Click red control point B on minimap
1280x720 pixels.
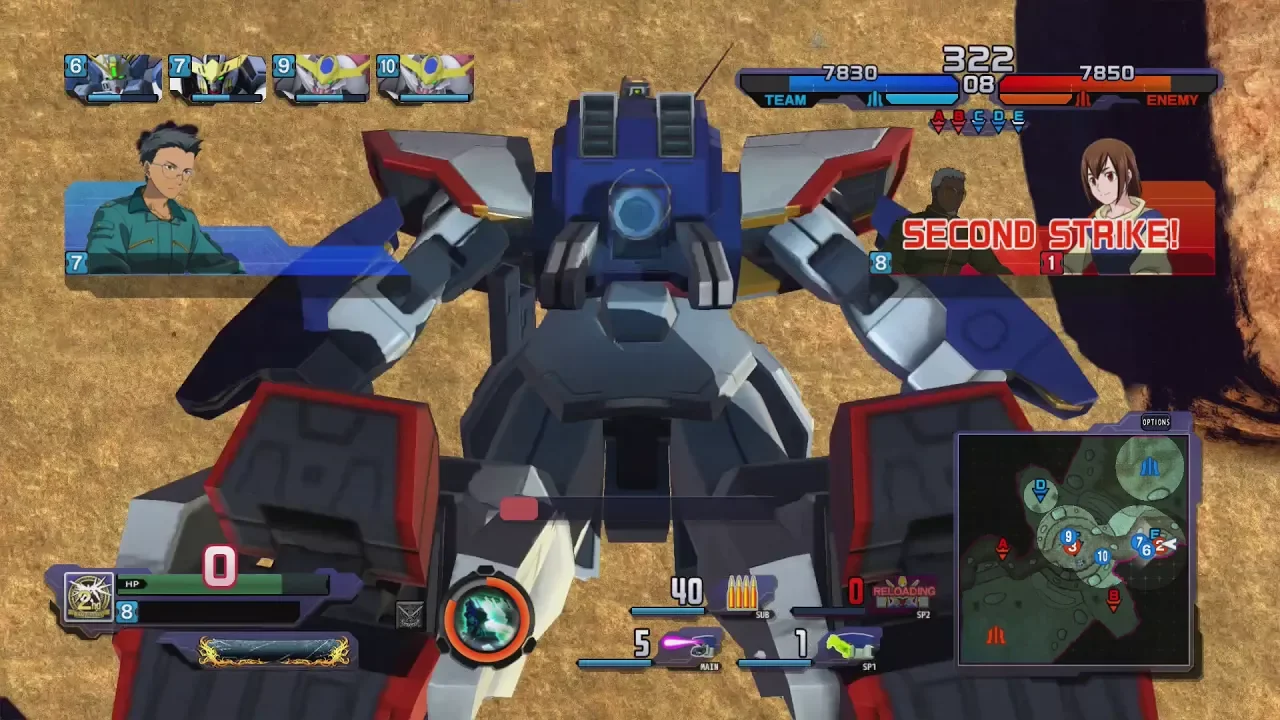[x=1113, y=599]
